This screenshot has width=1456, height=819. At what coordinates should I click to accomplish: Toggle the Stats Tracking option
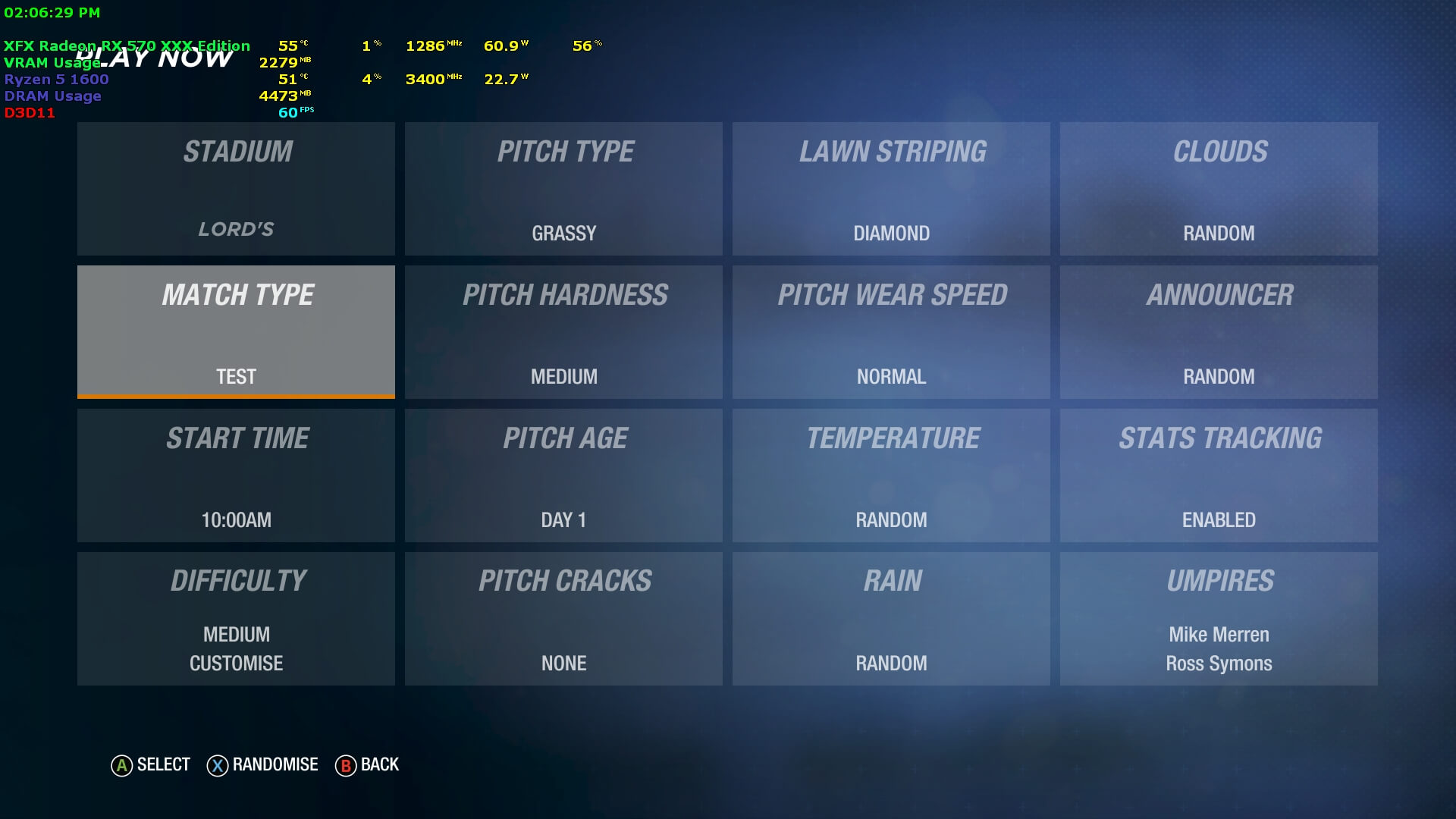point(1219,475)
